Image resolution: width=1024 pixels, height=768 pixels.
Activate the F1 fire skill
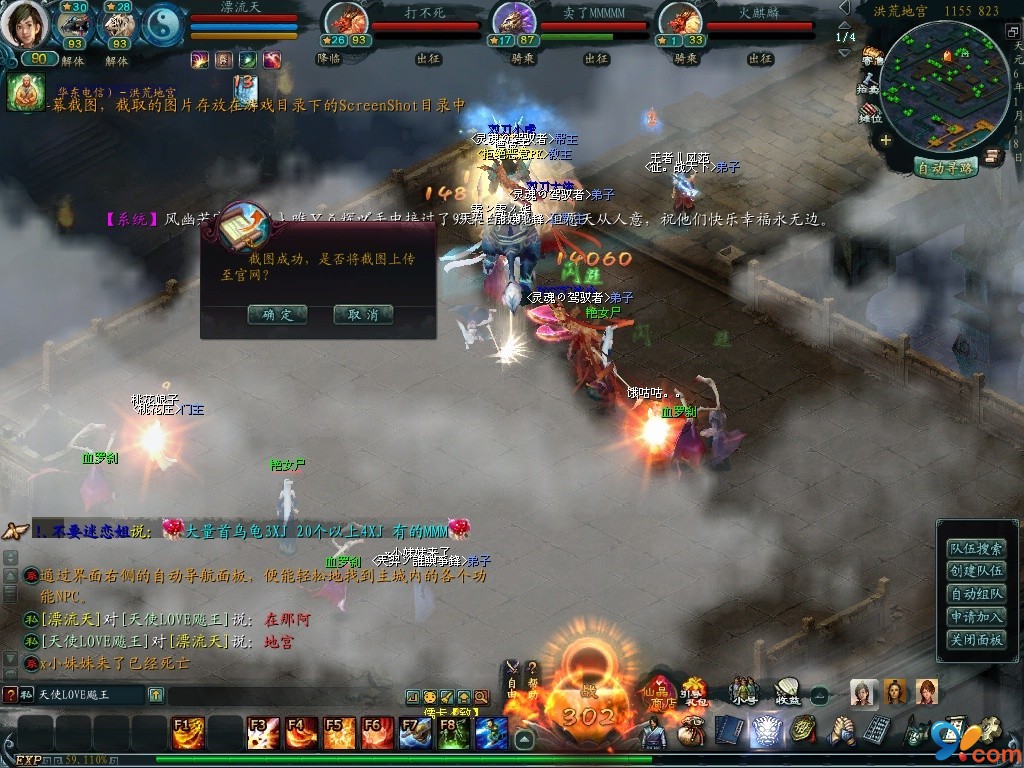point(186,734)
